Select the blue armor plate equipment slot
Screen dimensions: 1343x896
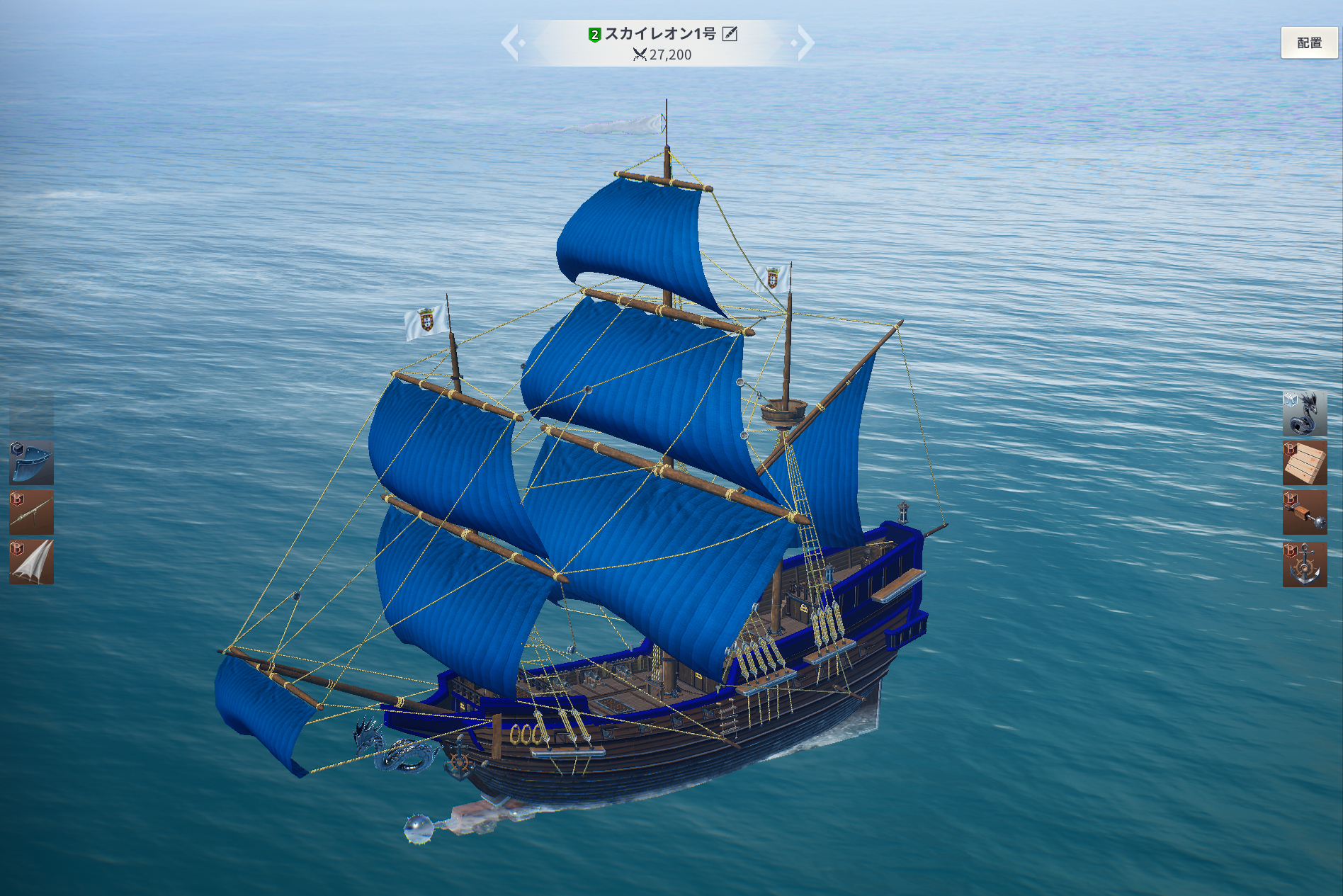pyautogui.click(x=31, y=463)
